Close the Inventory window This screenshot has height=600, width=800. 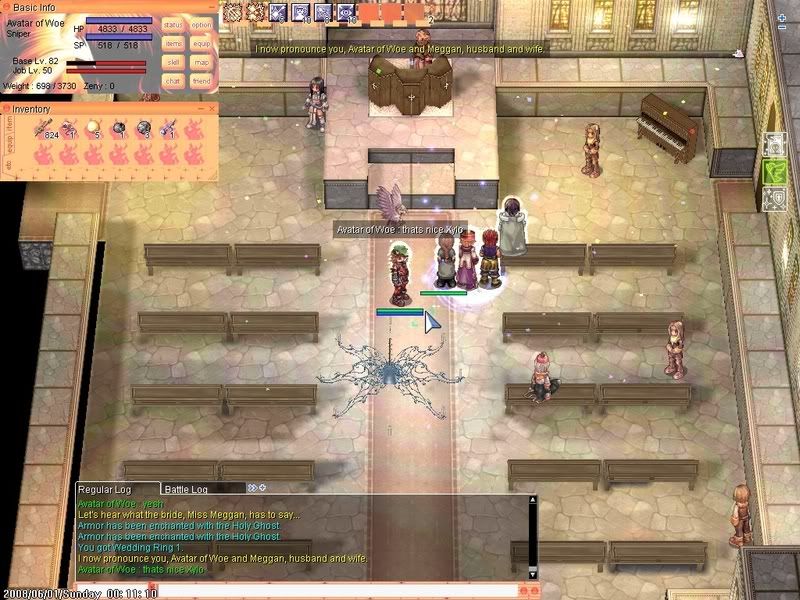tap(211, 108)
